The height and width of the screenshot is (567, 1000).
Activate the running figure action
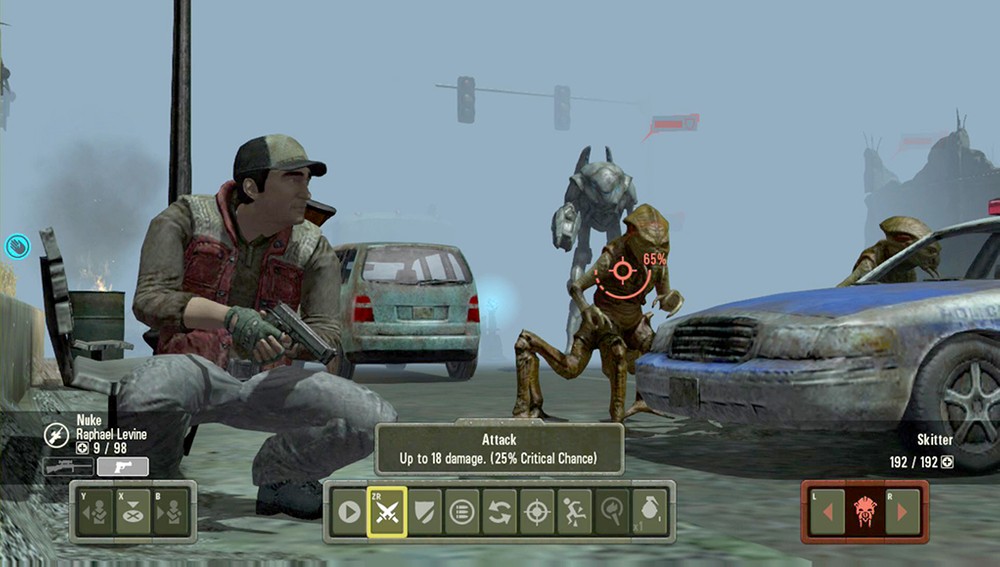(x=574, y=512)
